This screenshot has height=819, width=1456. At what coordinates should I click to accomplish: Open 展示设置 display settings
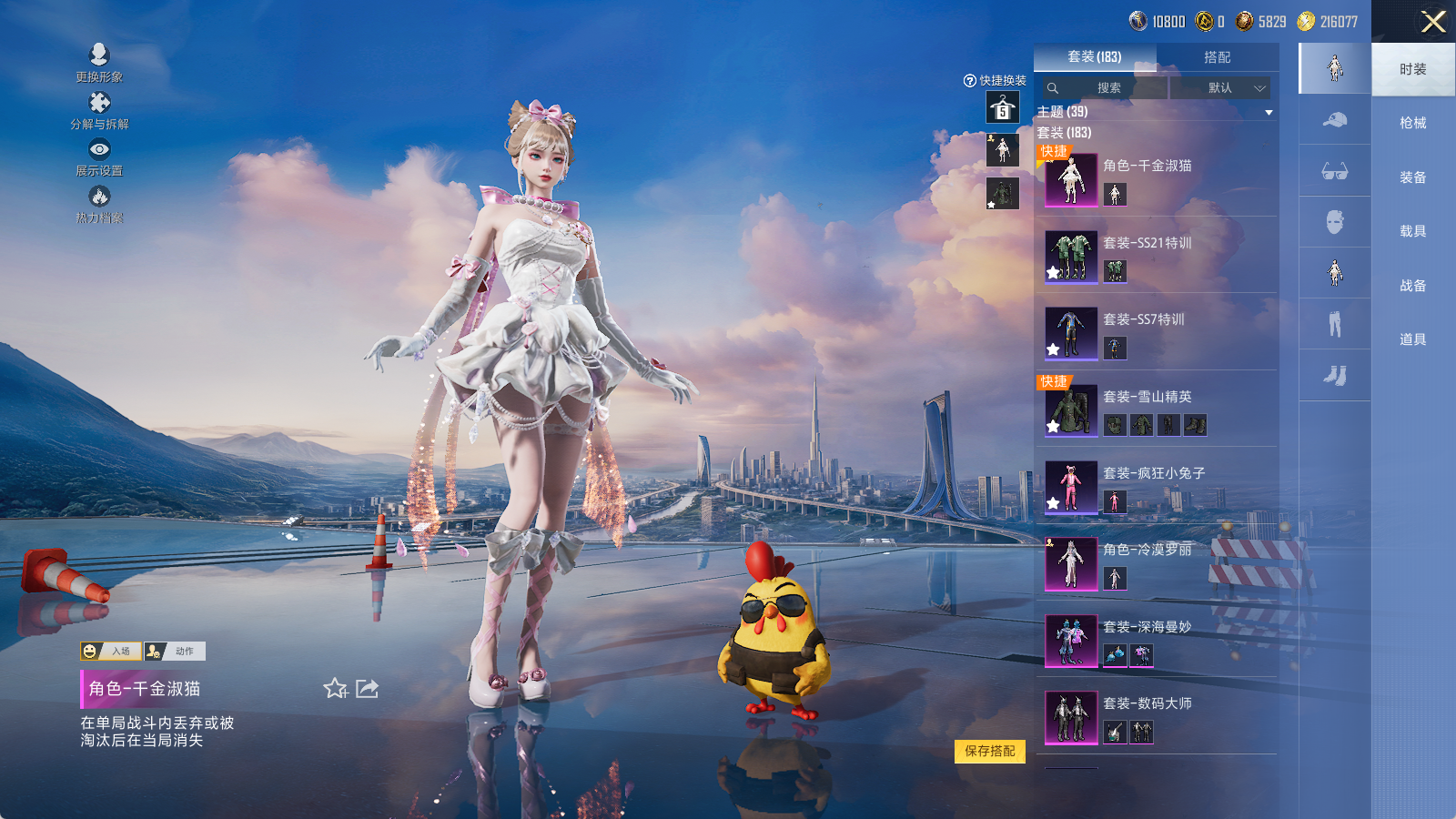pos(99,157)
